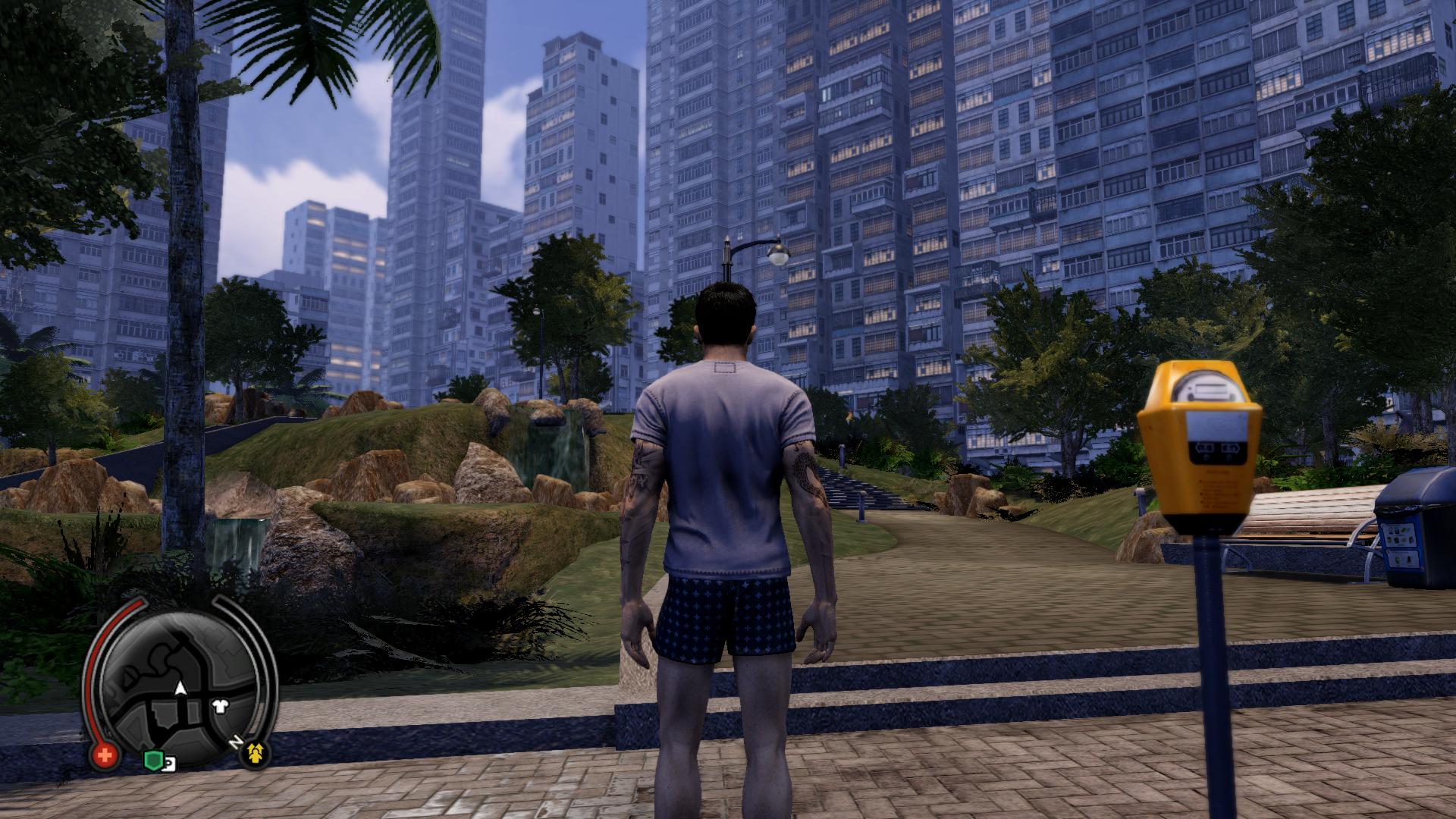Image resolution: width=1456 pixels, height=819 pixels.
Task: Click the white player arrow on minimap
Action: 180,689
